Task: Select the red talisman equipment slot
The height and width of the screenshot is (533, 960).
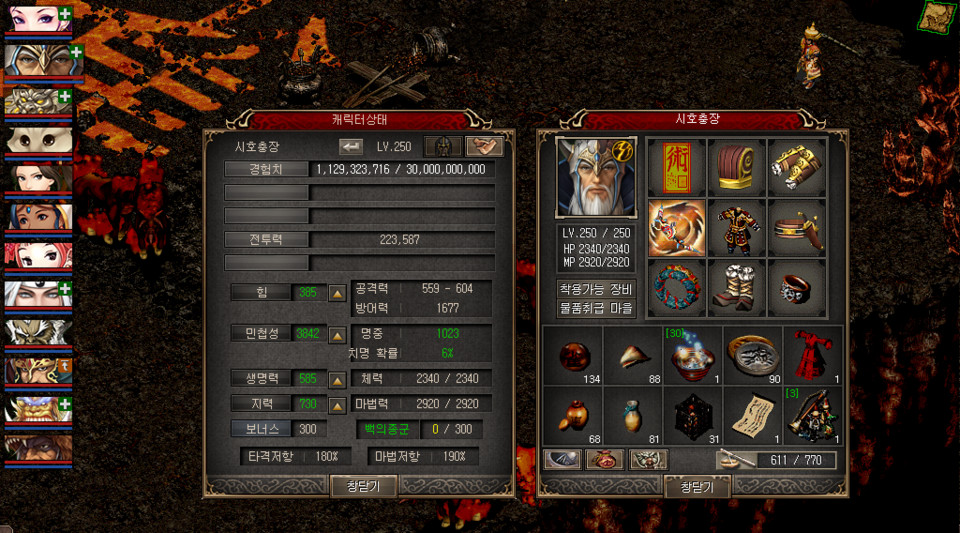Action: [x=677, y=168]
